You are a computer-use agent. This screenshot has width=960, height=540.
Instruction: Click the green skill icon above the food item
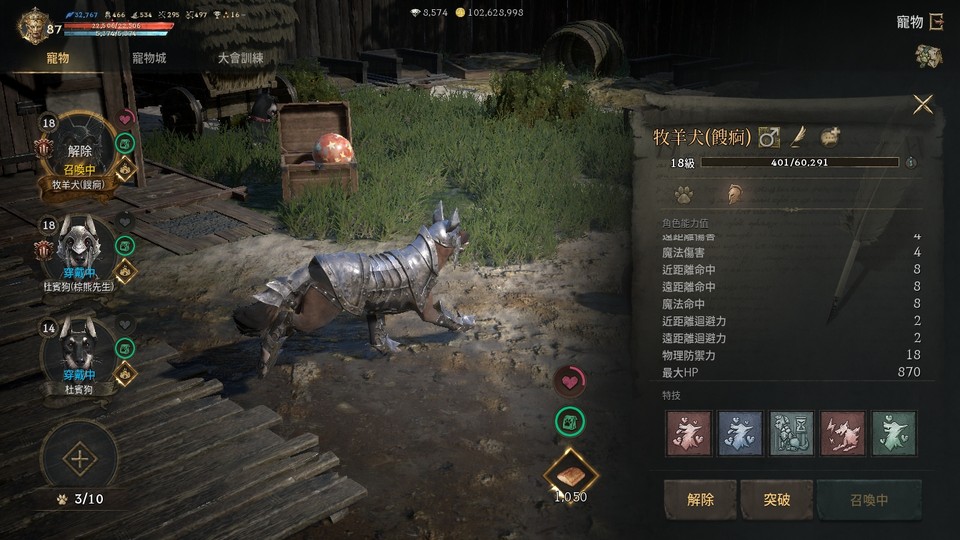[x=569, y=422]
